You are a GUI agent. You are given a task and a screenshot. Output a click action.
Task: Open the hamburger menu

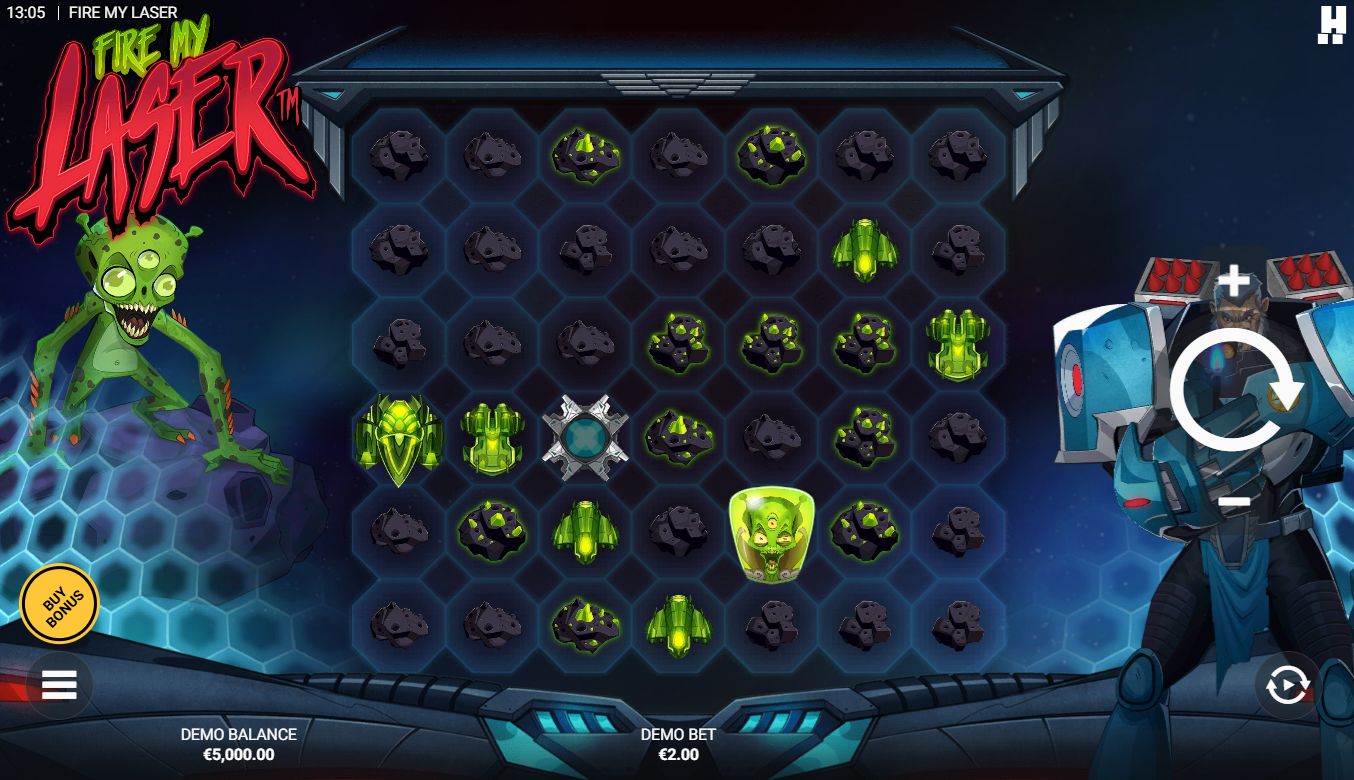[x=59, y=685]
